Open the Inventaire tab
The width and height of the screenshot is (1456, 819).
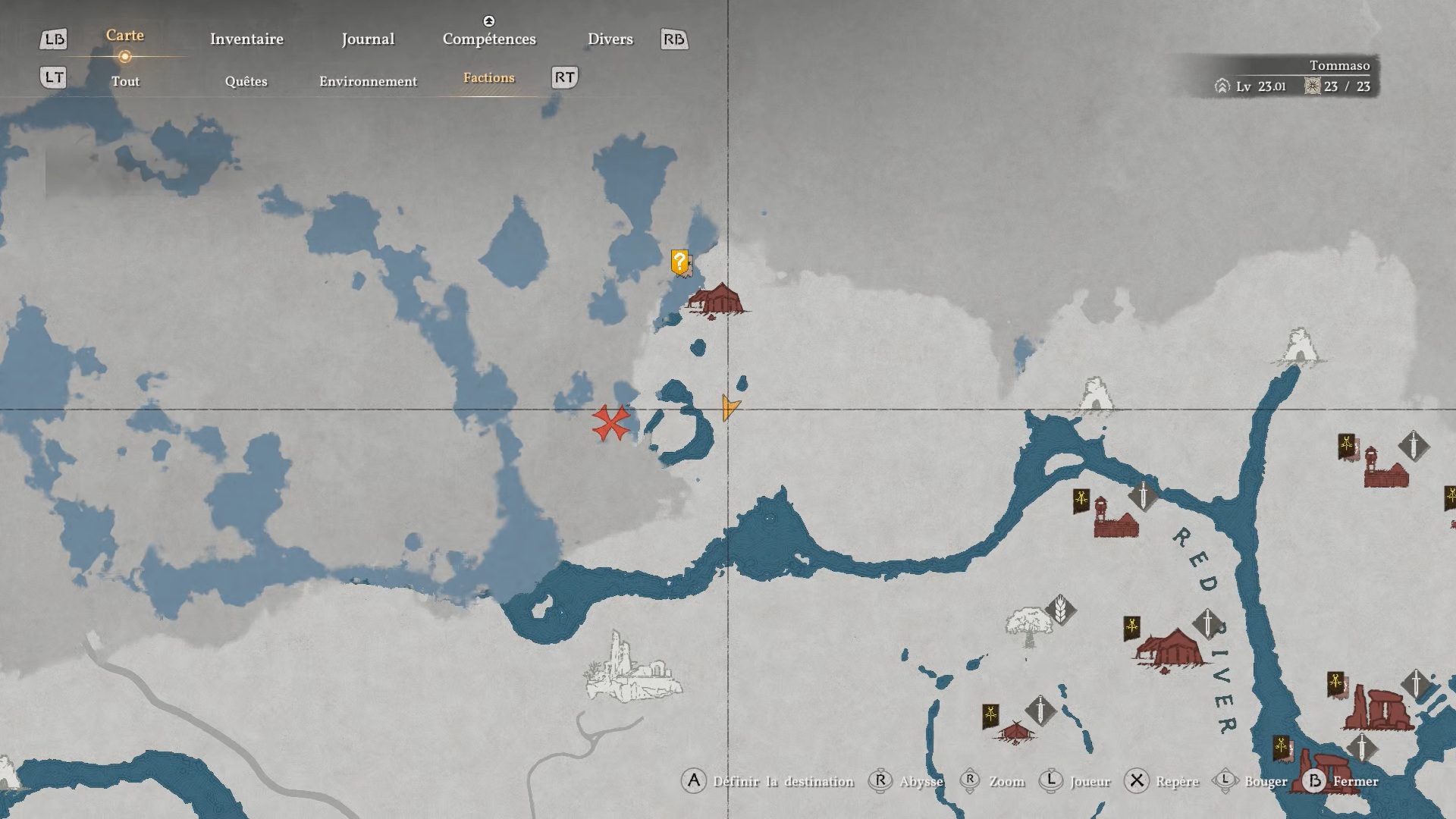click(246, 39)
